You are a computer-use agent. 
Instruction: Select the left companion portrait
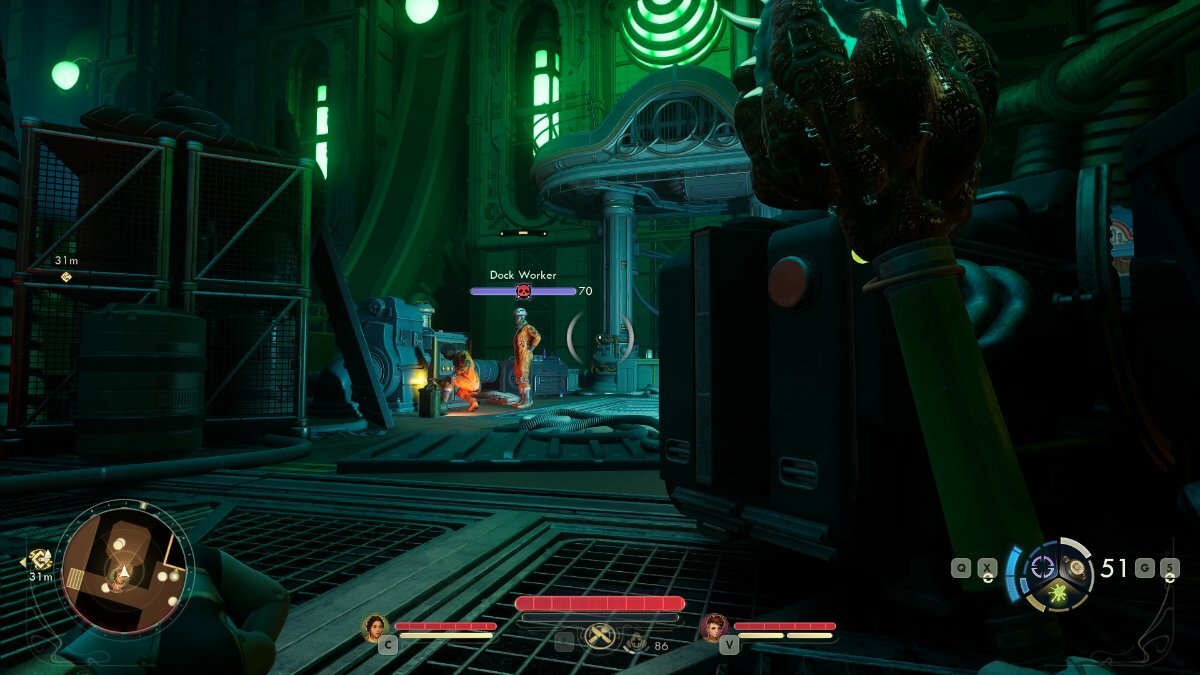point(376,627)
